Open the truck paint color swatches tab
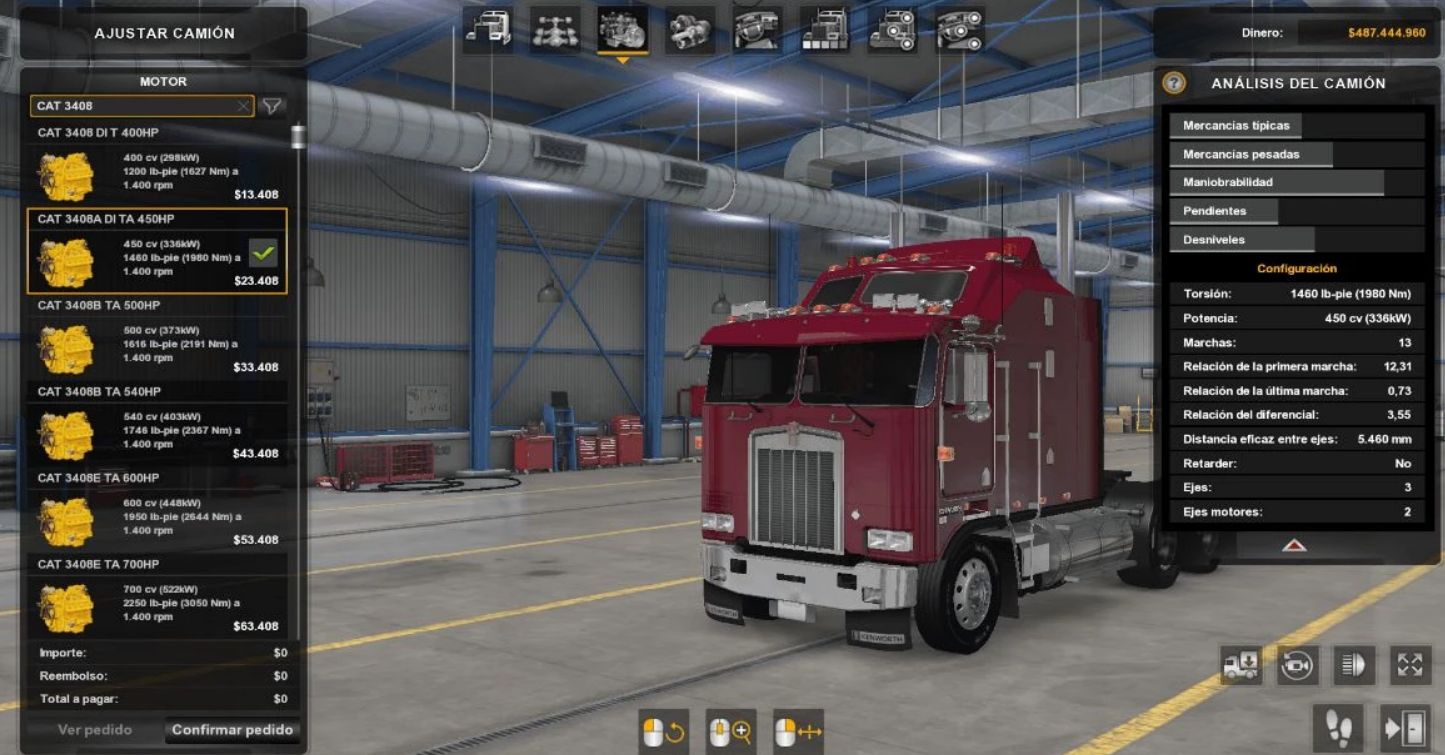Image resolution: width=1445 pixels, height=755 pixels. tap(825, 30)
